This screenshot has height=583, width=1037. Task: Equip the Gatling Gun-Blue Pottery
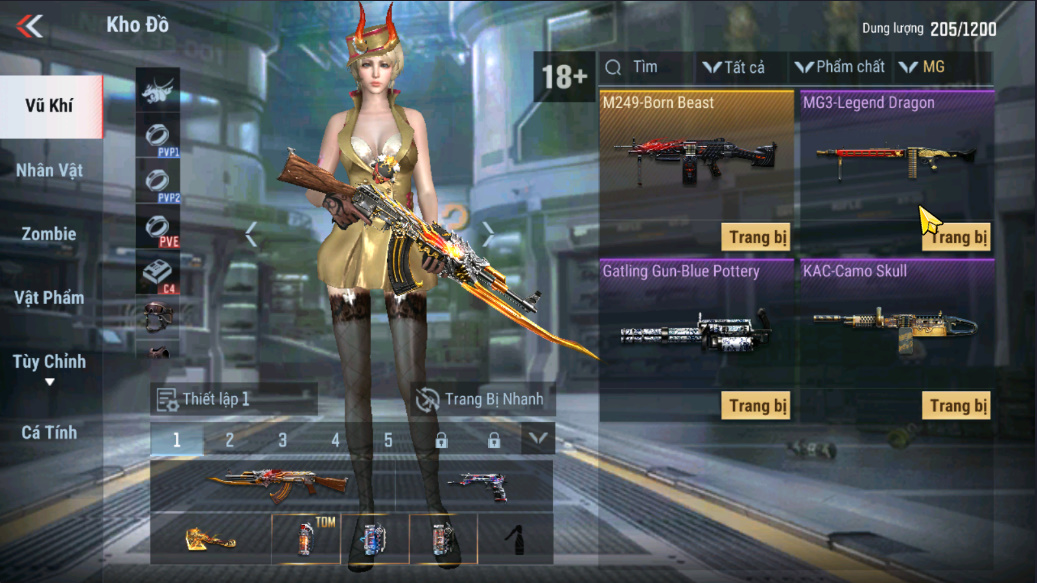coord(756,405)
